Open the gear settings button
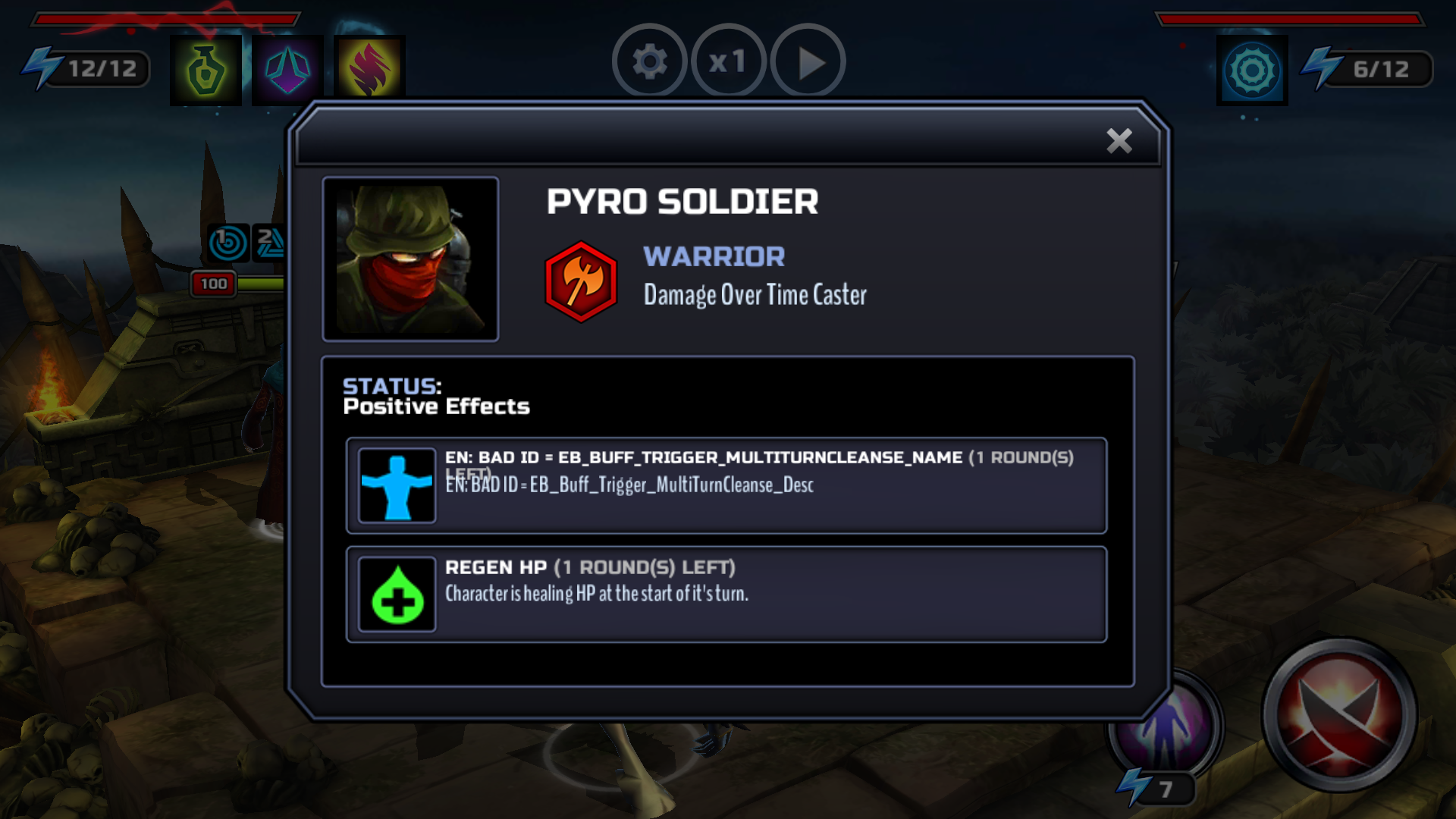Image resolution: width=1456 pixels, height=819 pixels. pos(649,62)
